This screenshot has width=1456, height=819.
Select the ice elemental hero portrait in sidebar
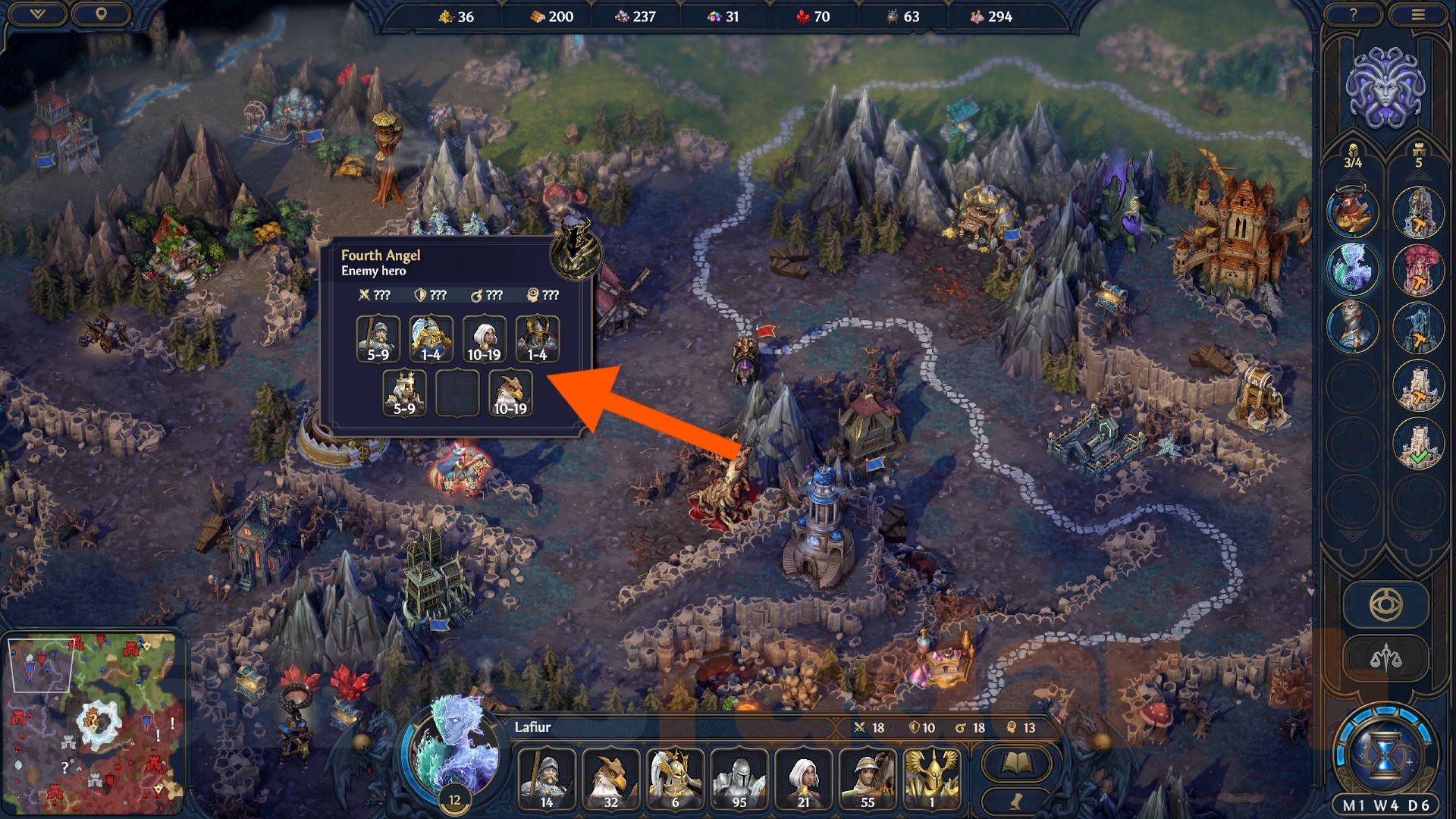pyautogui.click(x=1356, y=269)
